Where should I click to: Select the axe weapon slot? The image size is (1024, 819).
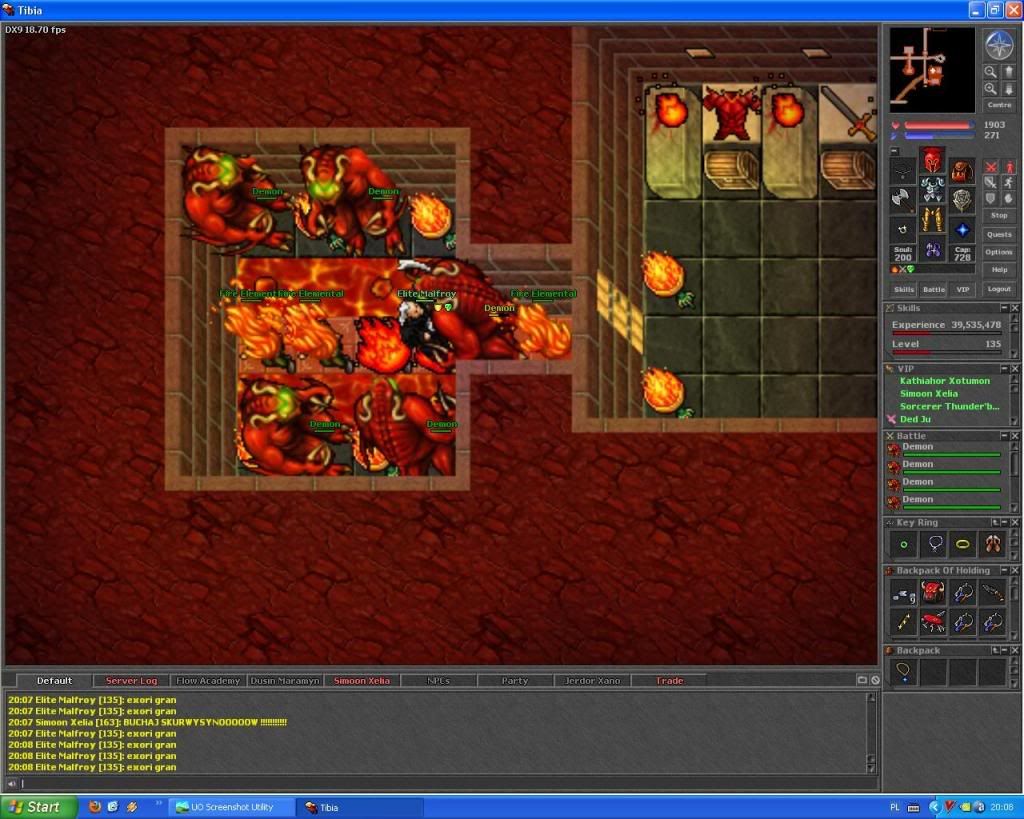[x=903, y=198]
